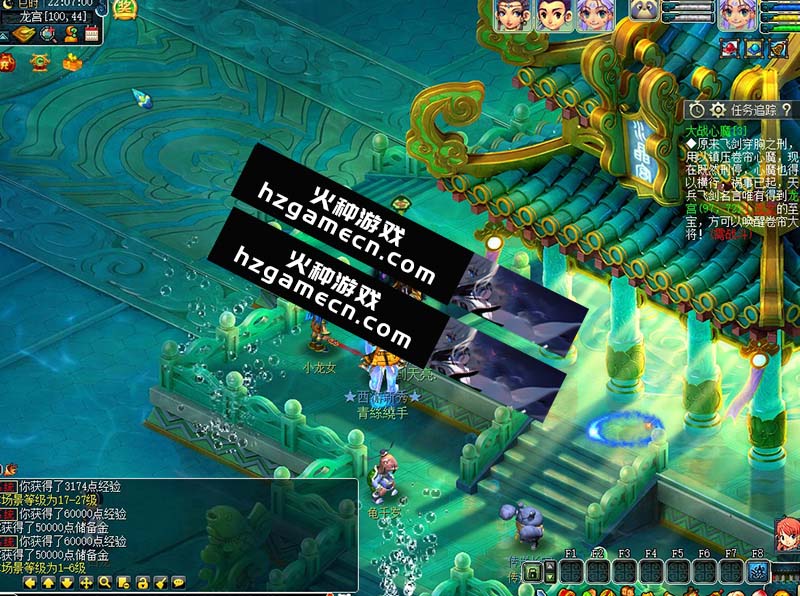The height and width of the screenshot is (596, 800).
Task: Open the world map scroll icon
Action: click(x=24, y=35)
